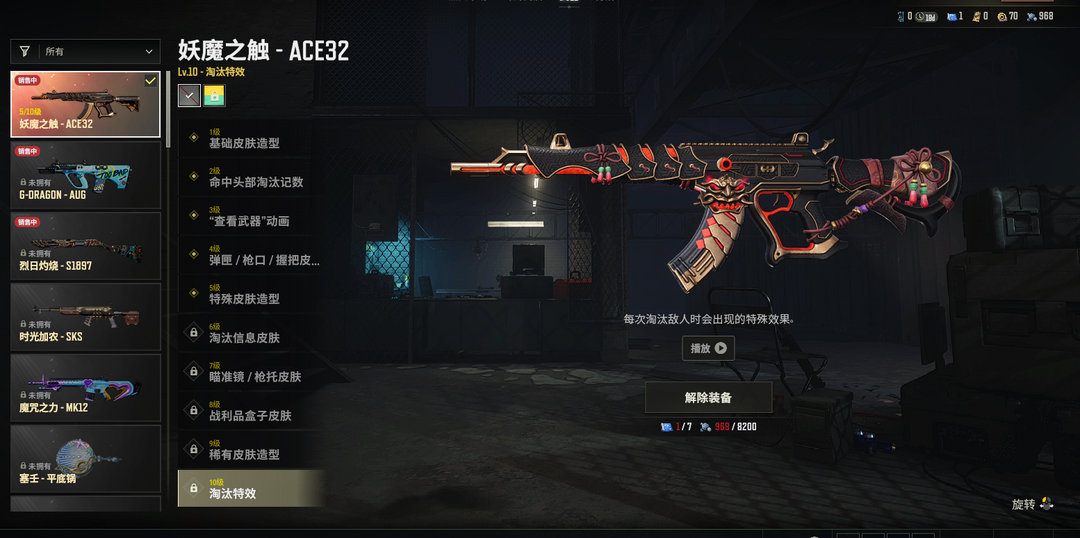Screen dimensions: 1080x538
Task: View level 3 "查看武器"动画
Action: 250,217
